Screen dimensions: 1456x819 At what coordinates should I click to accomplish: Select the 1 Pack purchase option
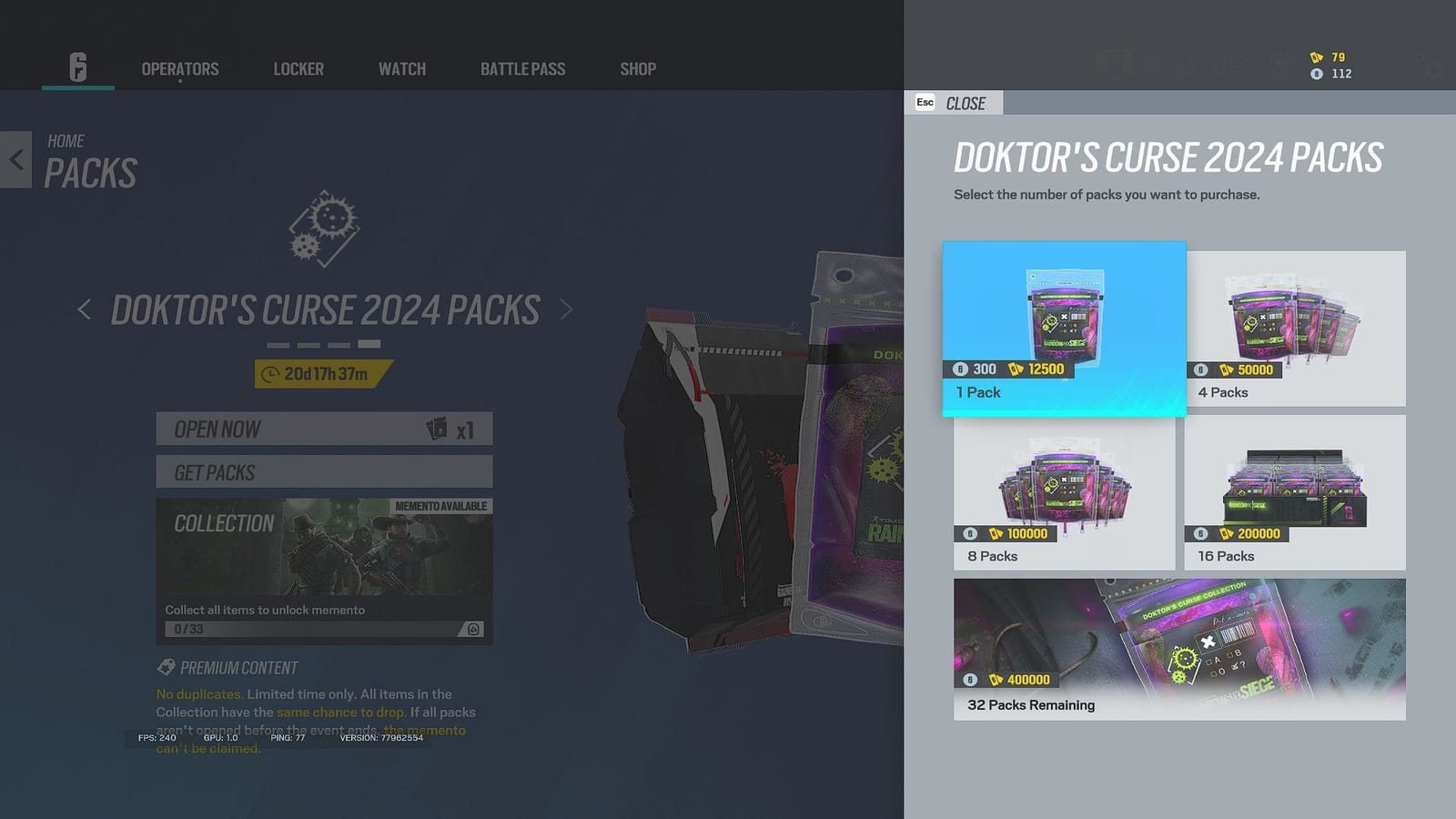(1063, 329)
